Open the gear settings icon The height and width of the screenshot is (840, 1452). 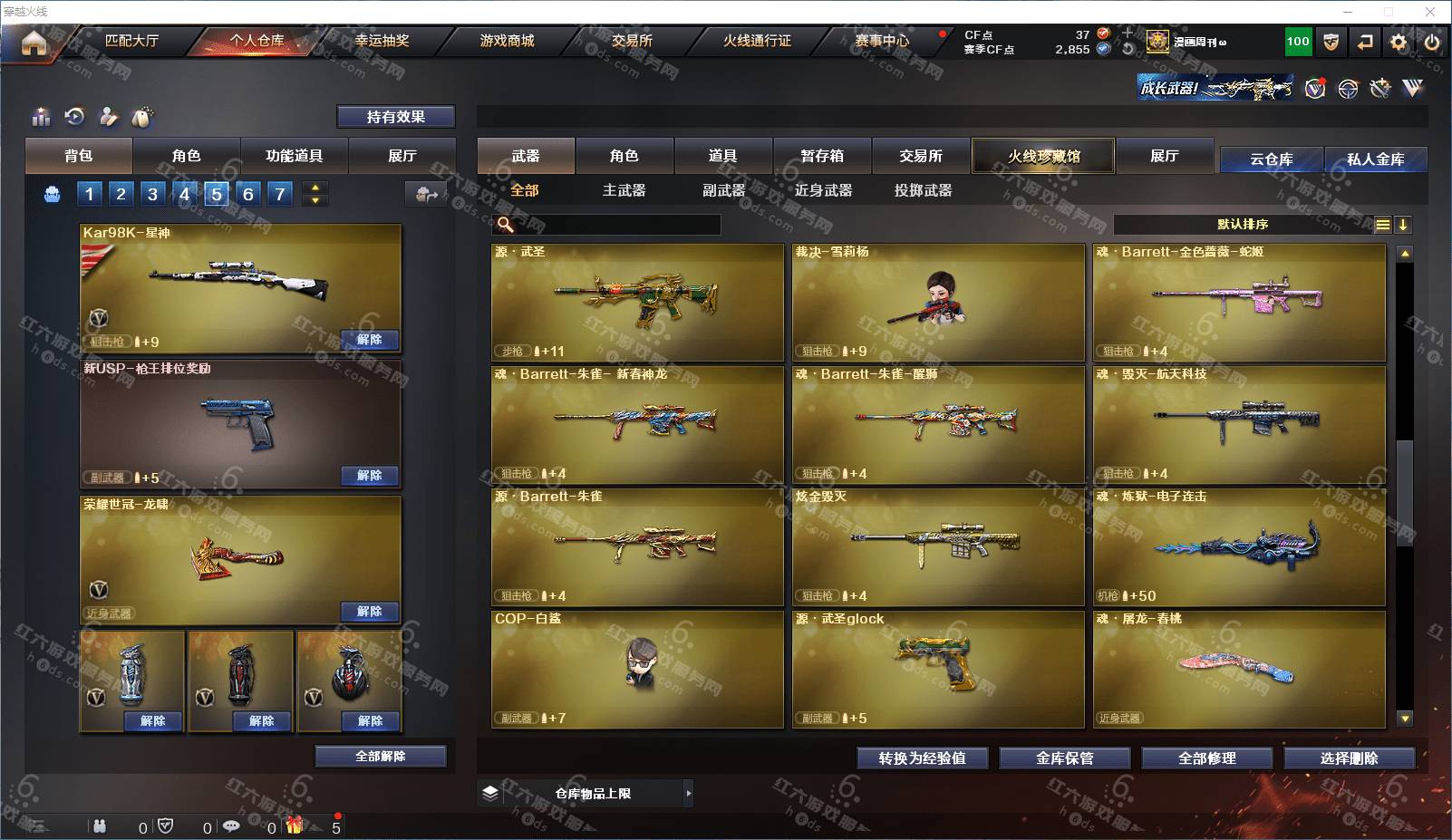coord(1399,42)
